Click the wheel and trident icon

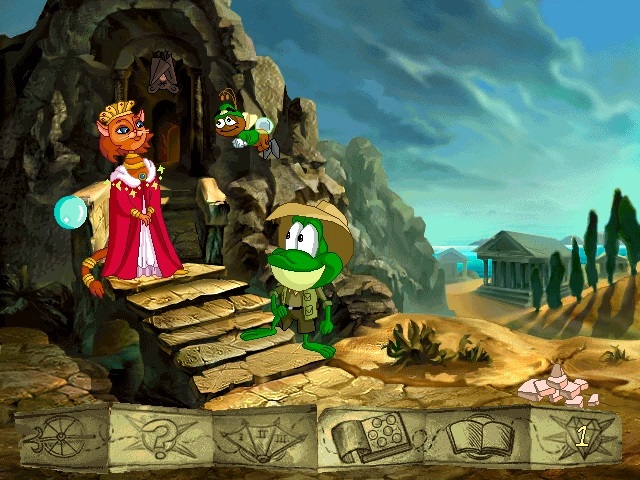(x=60, y=437)
